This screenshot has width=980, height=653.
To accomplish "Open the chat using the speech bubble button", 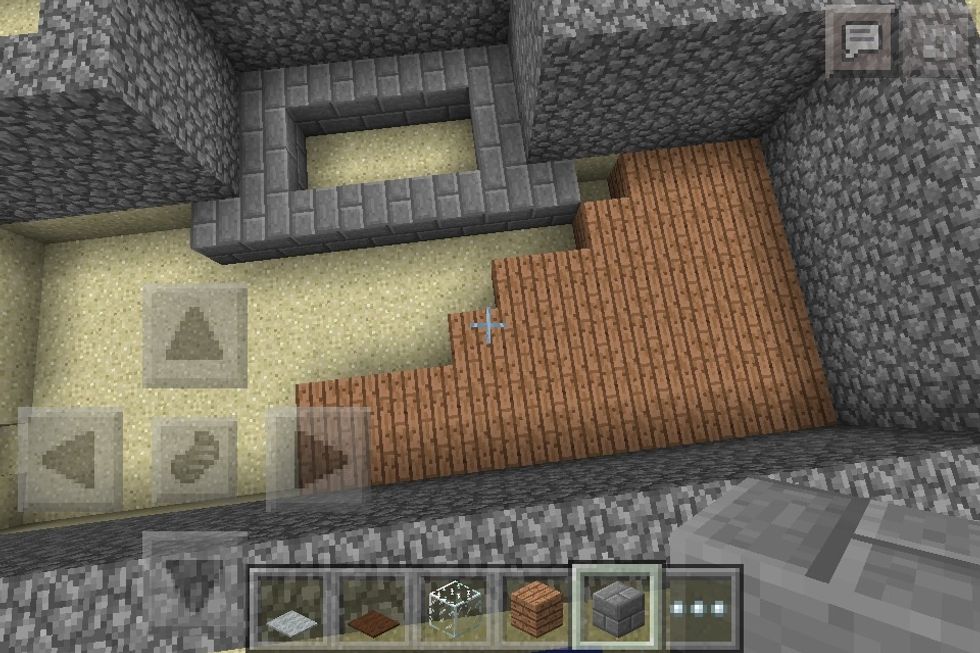I will click(859, 40).
